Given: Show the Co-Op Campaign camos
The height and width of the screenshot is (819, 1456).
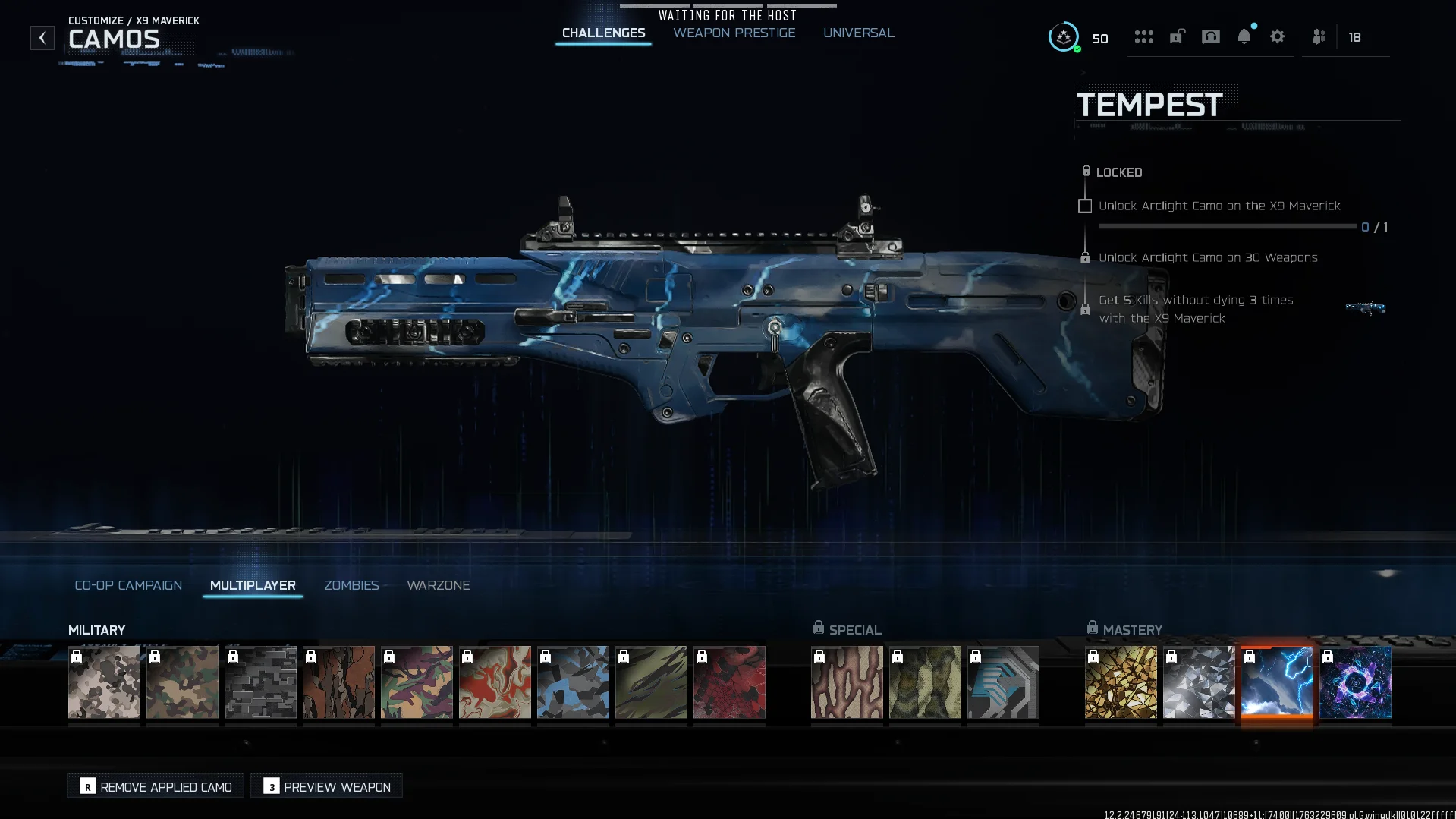Looking at the screenshot, I should tap(128, 585).
